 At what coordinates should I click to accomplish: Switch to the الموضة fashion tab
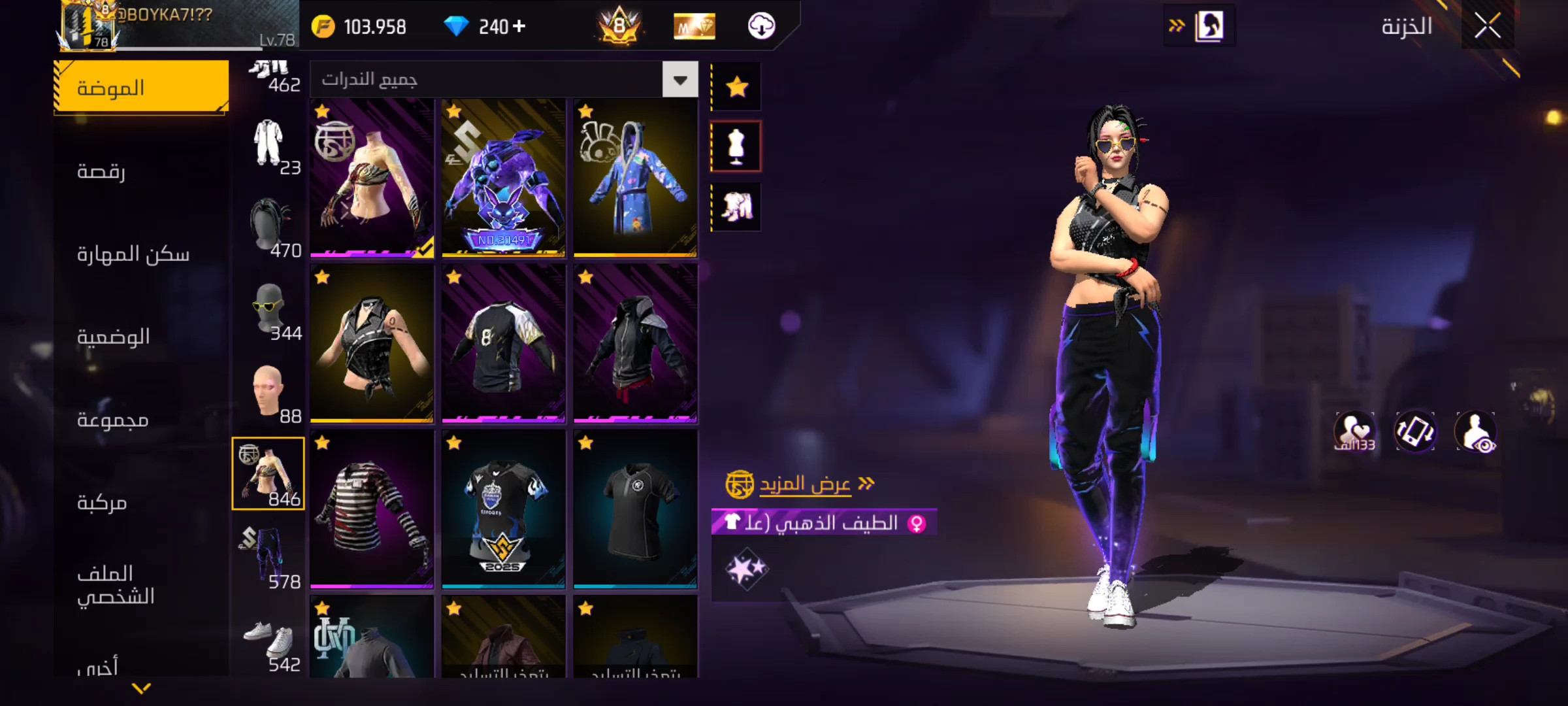(141, 88)
